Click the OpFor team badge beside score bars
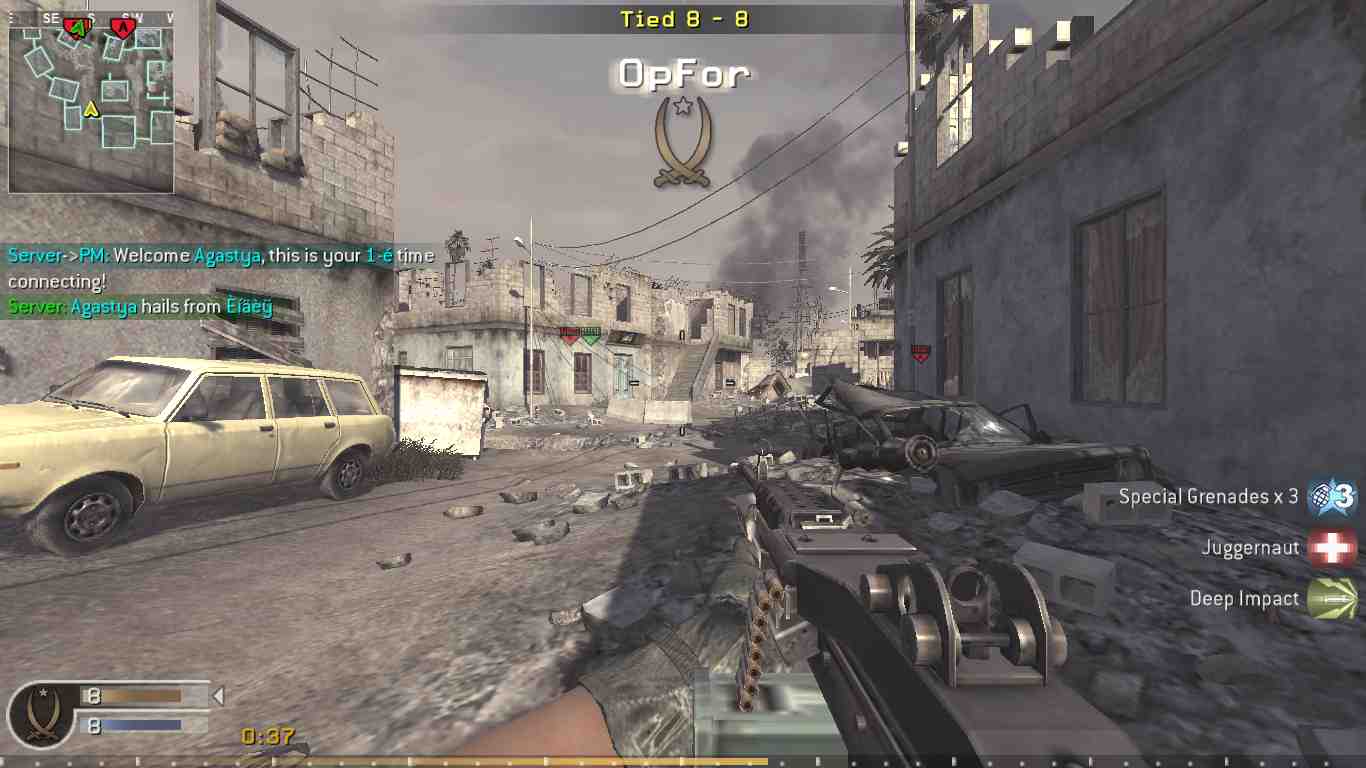The image size is (1366, 768). [x=41, y=713]
